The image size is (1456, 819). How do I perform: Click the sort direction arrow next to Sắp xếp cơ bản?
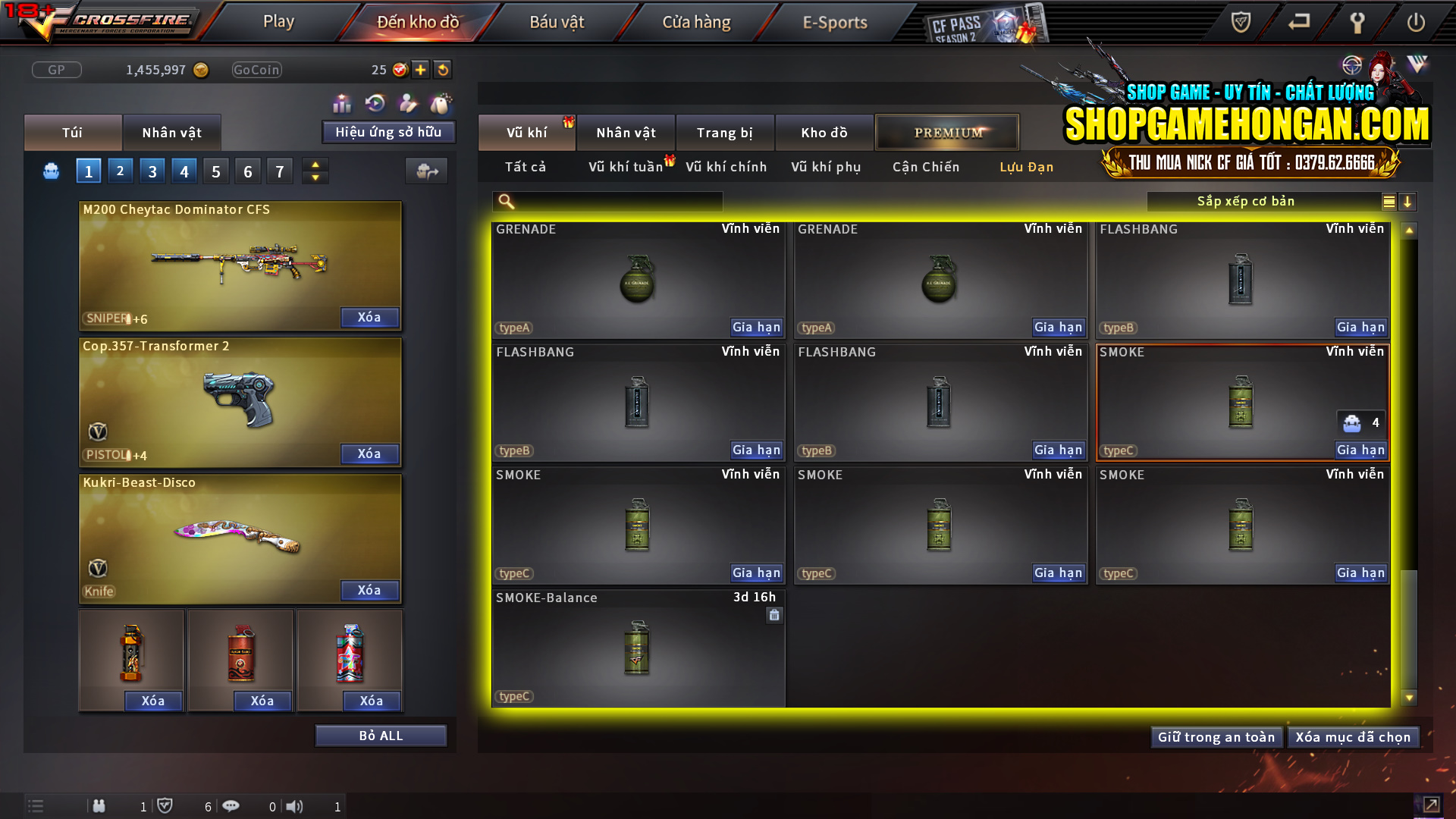[x=1408, y=202]
